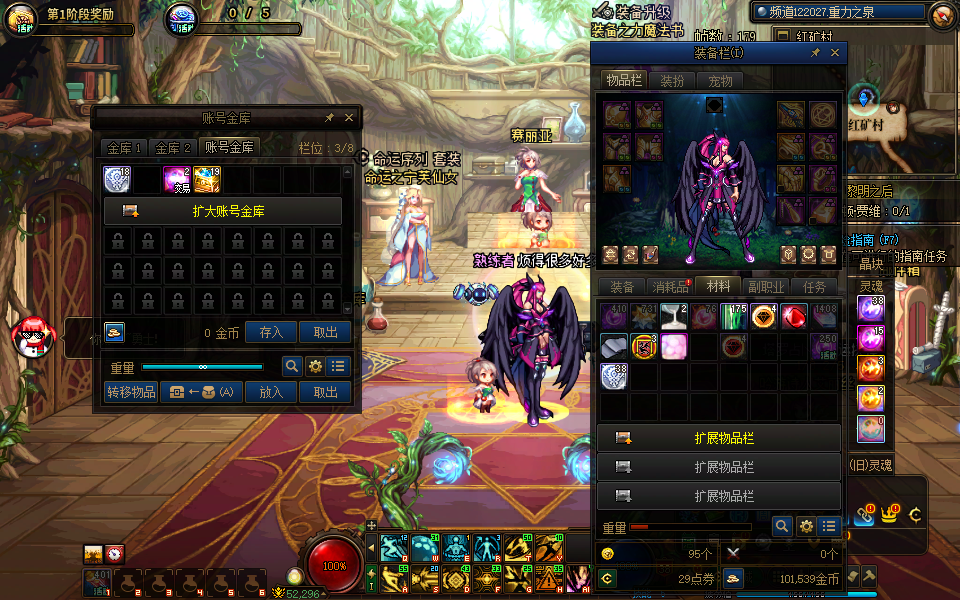Viewport: 960px width, 600px height.
Task: Open the inventory search magnifier
Action: [x=782, y=526]
